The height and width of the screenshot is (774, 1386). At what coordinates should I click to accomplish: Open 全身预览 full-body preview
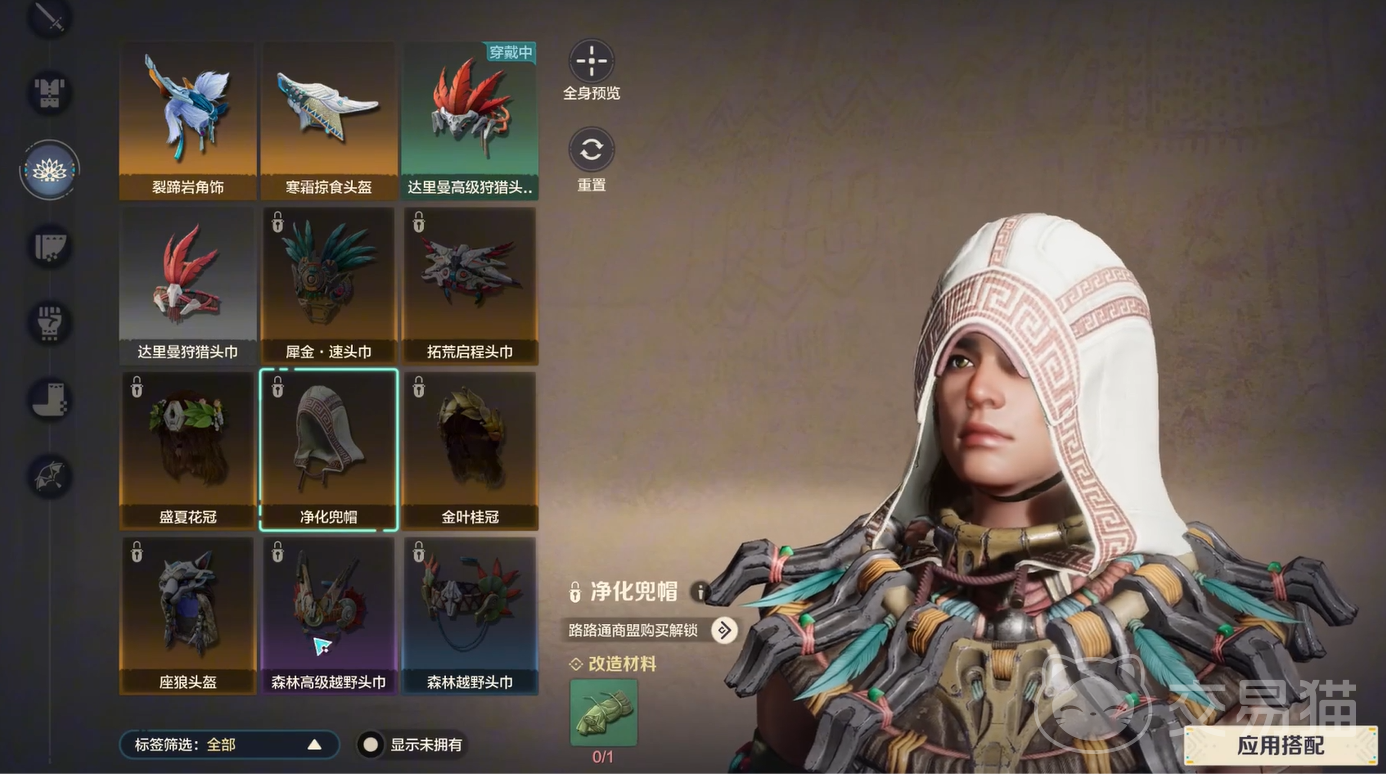[x=591, y=61]
